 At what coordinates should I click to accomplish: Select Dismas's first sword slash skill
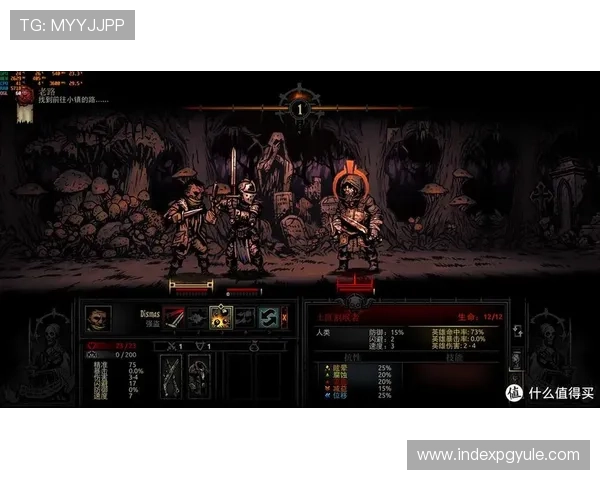(x=174, y=318)
